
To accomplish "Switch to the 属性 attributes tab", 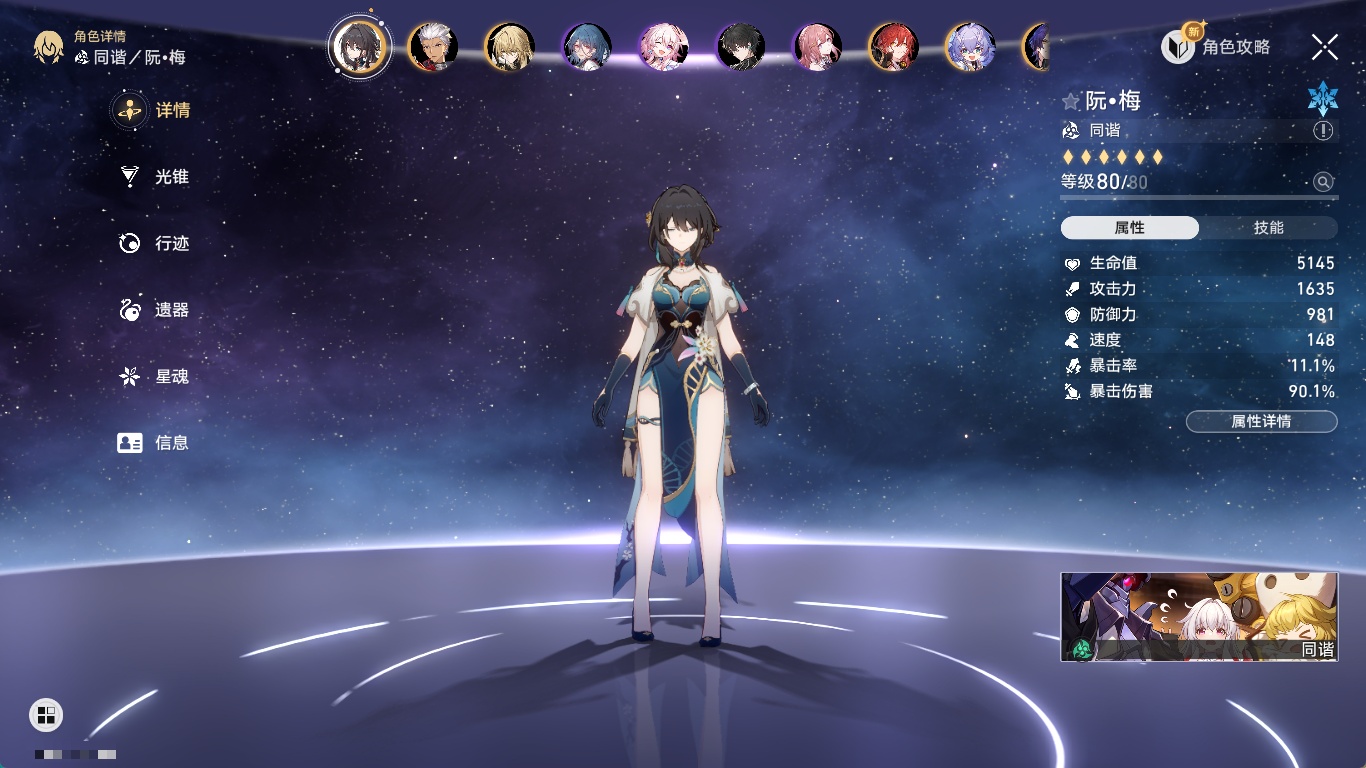I will point(1130,228).
